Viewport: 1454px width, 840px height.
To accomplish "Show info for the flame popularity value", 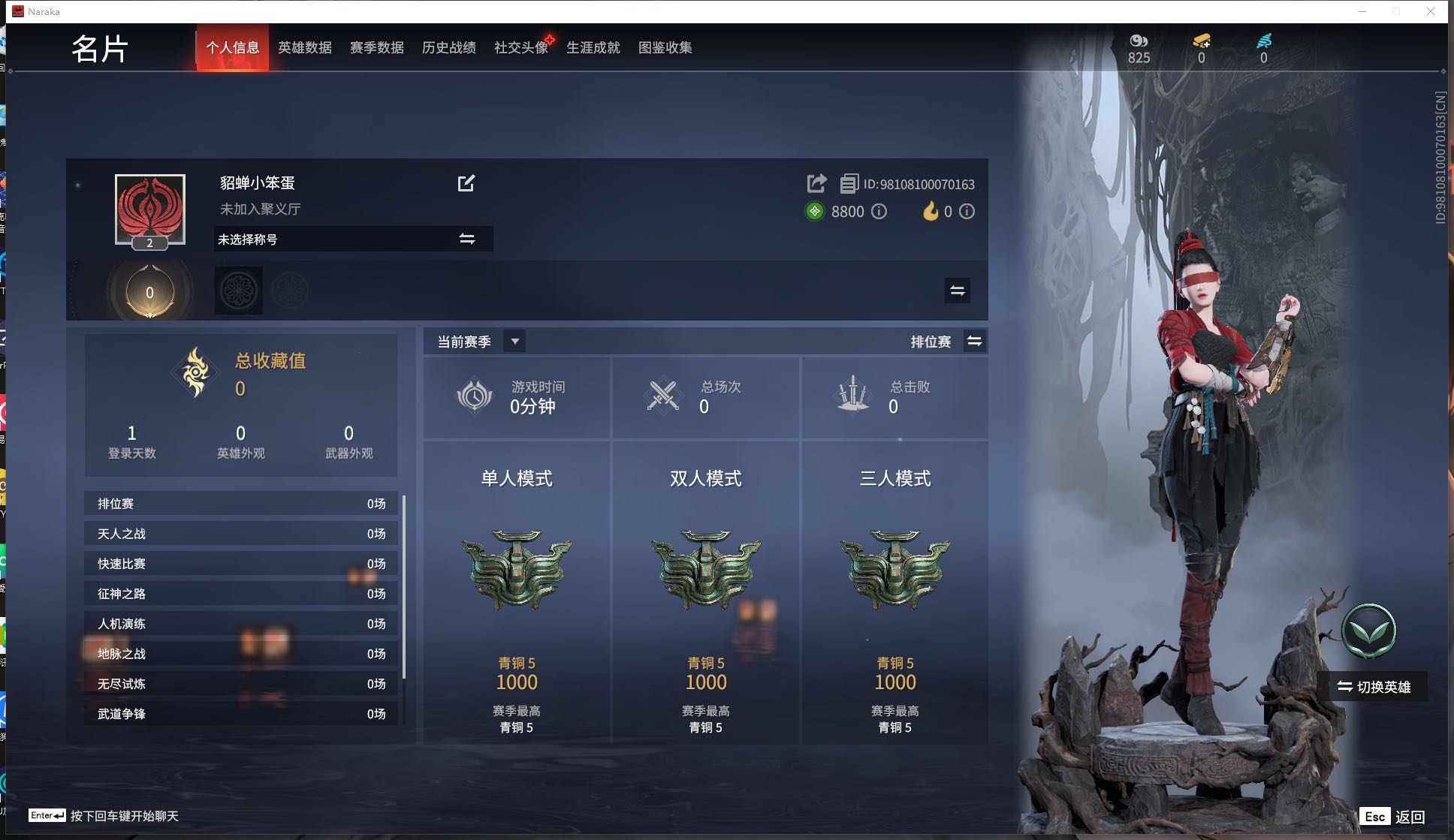I will pyautogui.click(x=967, y=212).
